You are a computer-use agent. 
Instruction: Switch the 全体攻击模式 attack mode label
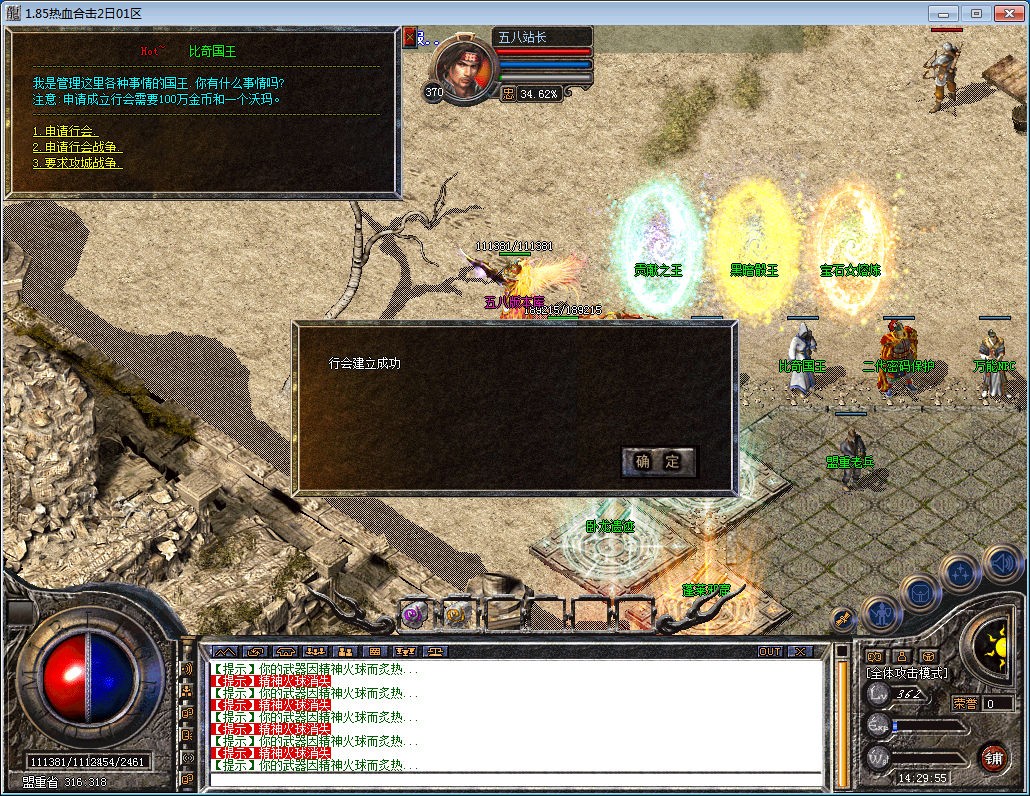pyautogui.click(x=908, y=673)
